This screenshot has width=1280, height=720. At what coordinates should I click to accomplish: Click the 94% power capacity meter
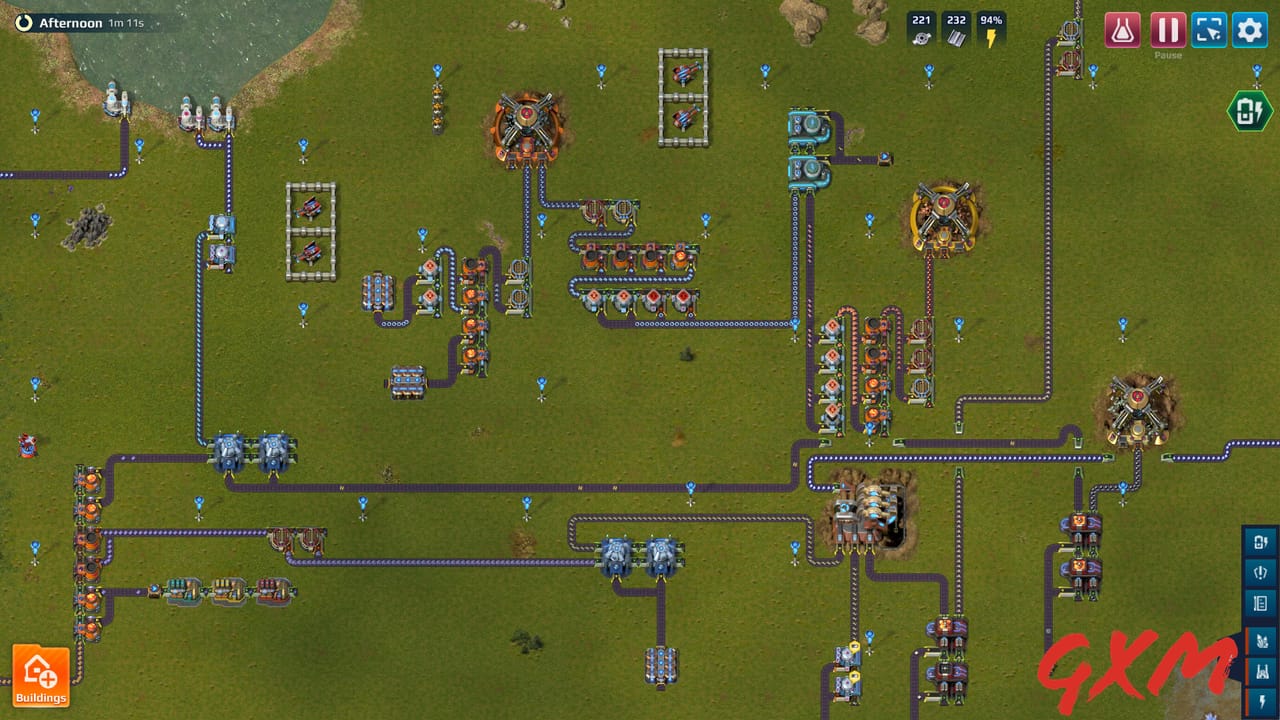(990, 24)
